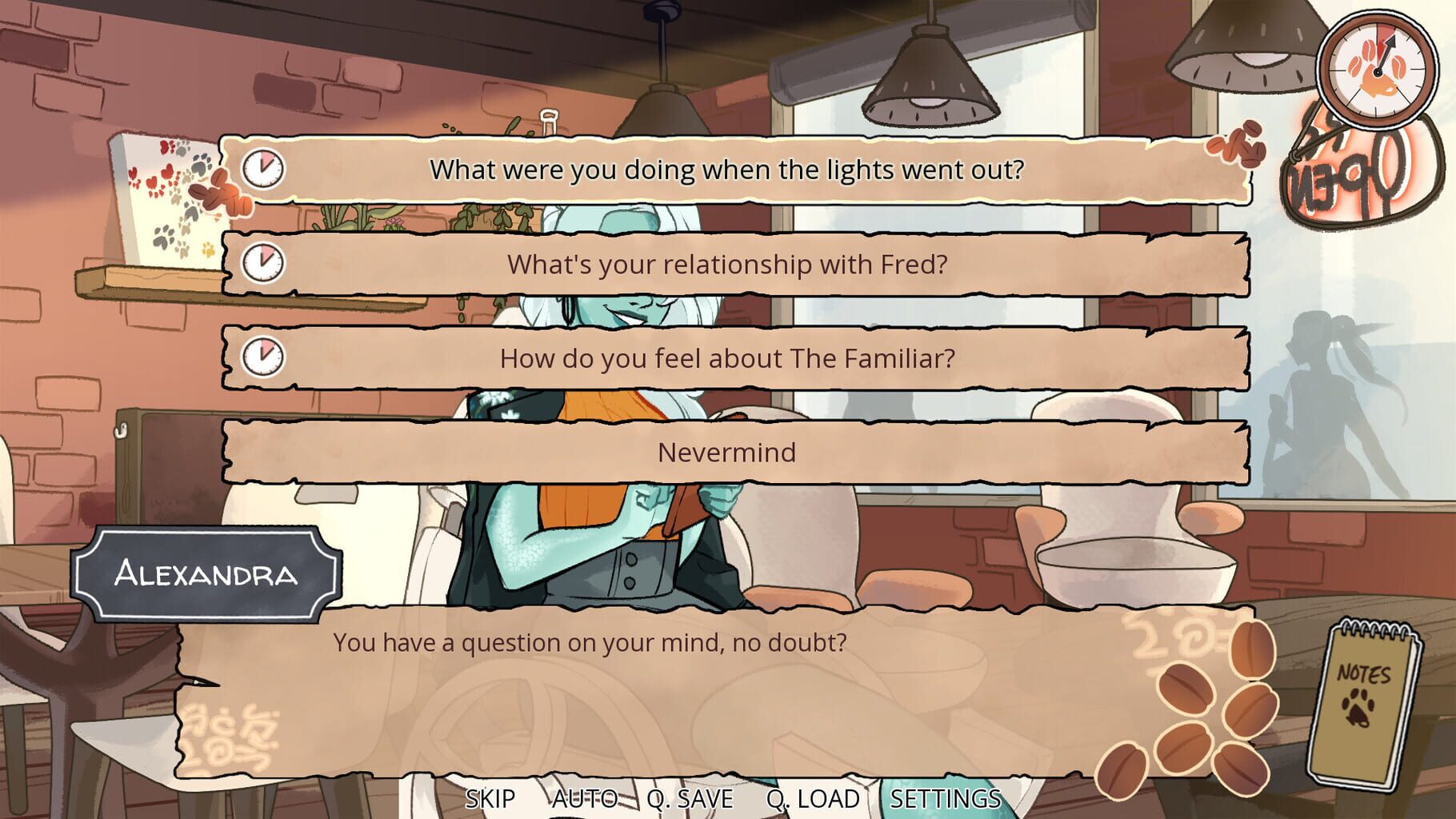The height and width of the screenshot is (819, 1456).
Task: Toggle AUTO dialogue advancing
Action: 583,797
